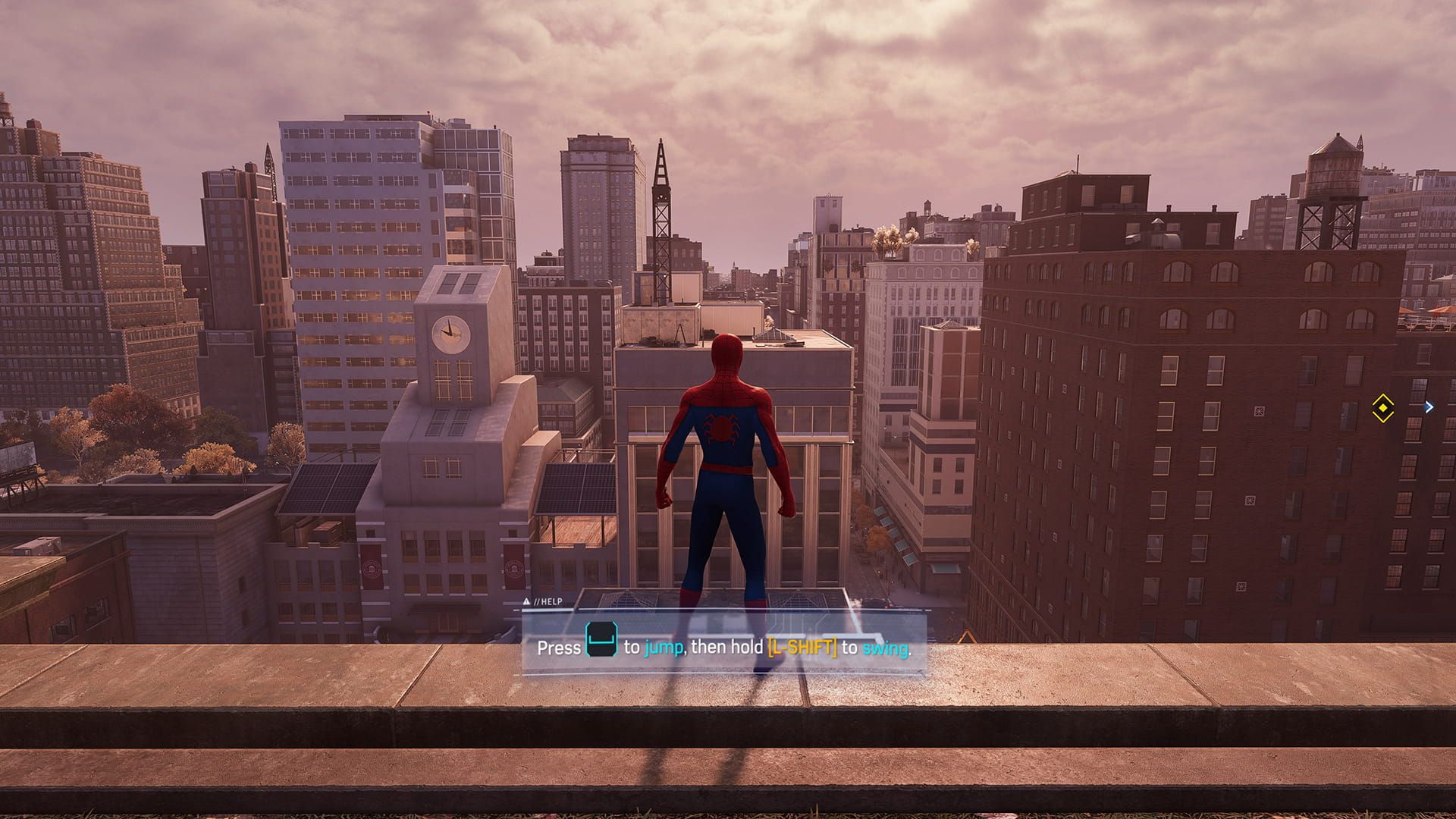Click the red banner on the building facade
The height and width of the screenshot is (819, 1456).
[x=373, y=567]
